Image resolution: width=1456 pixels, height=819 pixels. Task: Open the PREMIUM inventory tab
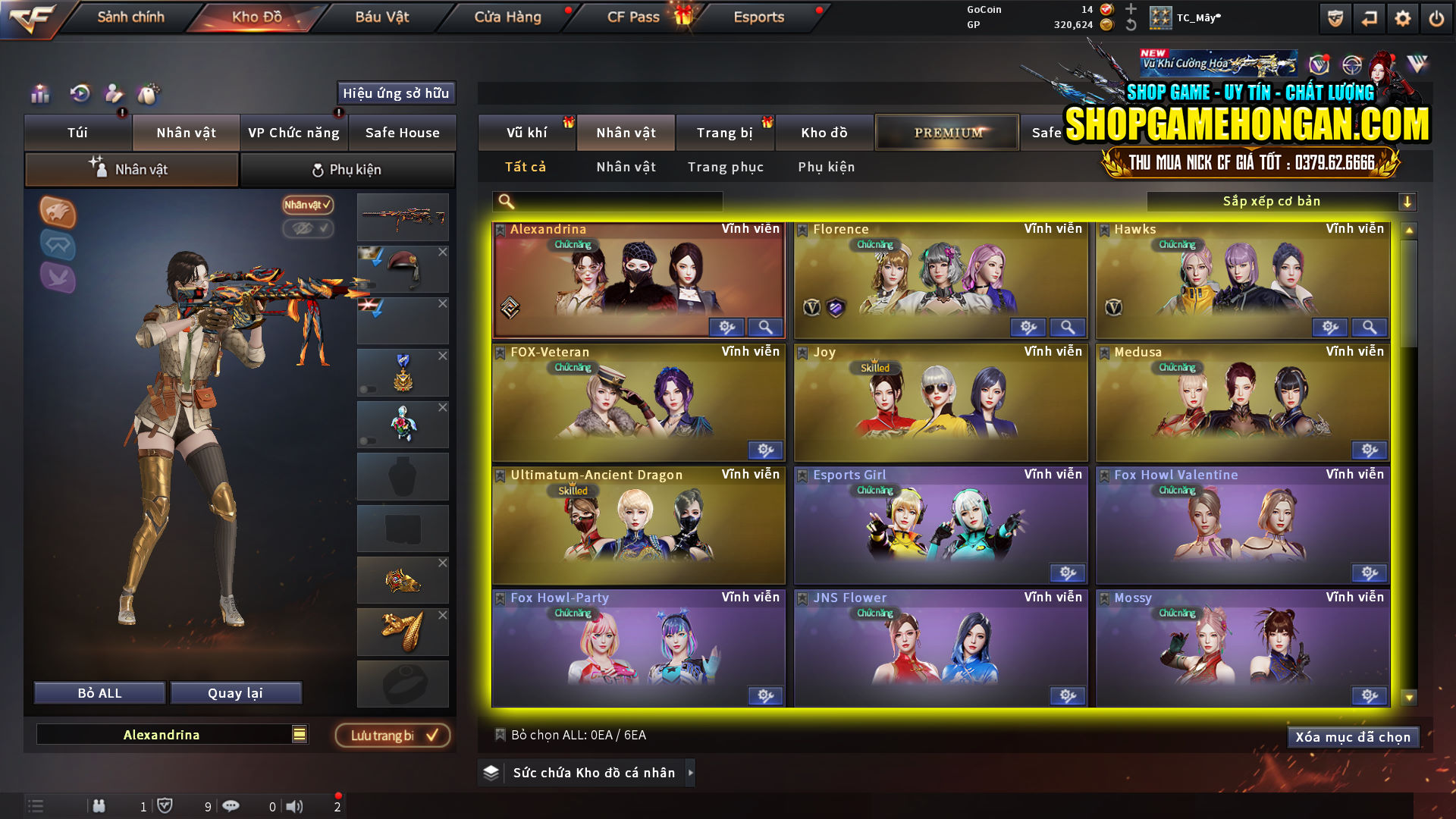(946, 132)
